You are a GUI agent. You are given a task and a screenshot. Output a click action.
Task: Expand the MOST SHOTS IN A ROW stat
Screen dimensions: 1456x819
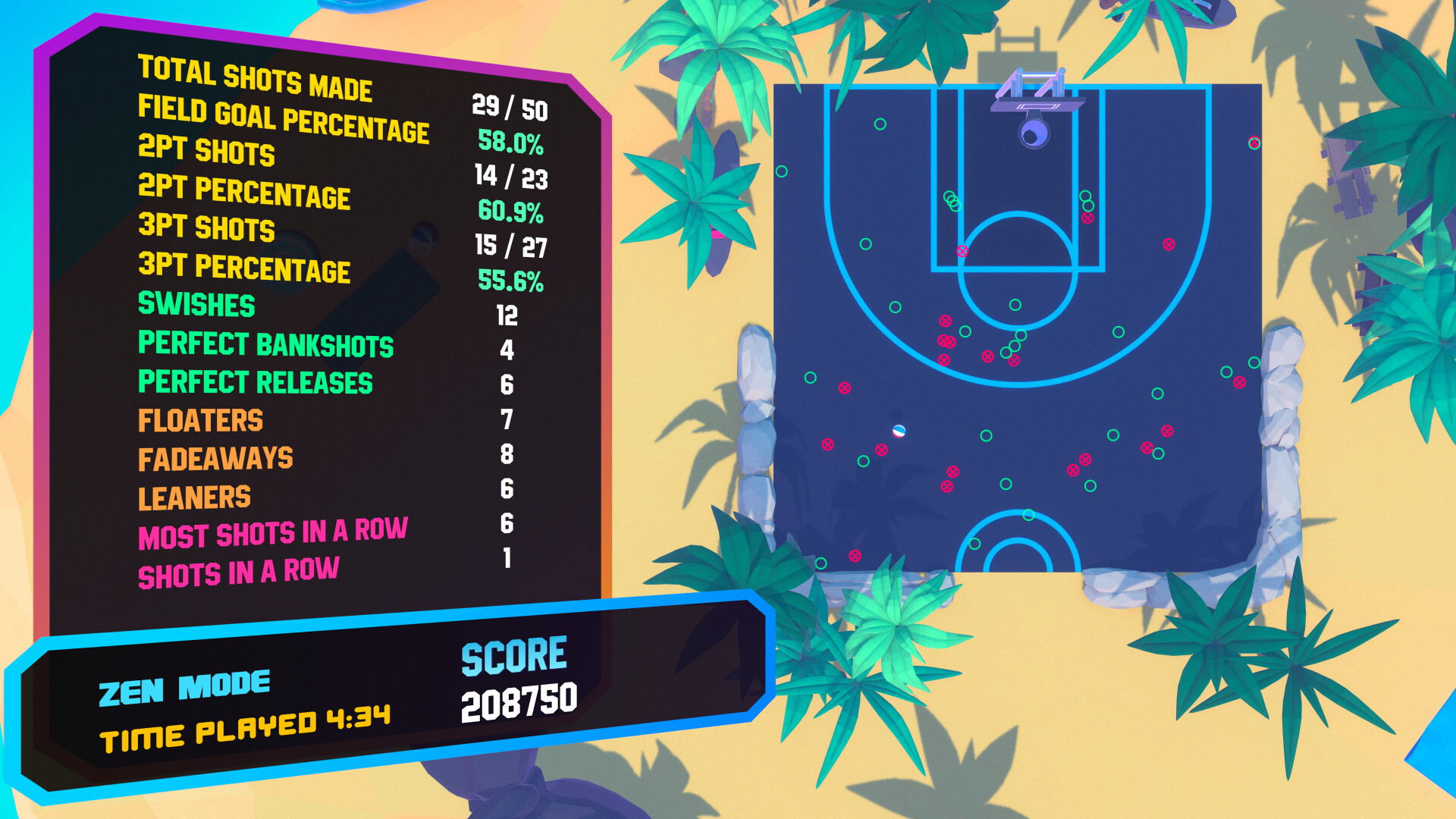tap(273, 535)
